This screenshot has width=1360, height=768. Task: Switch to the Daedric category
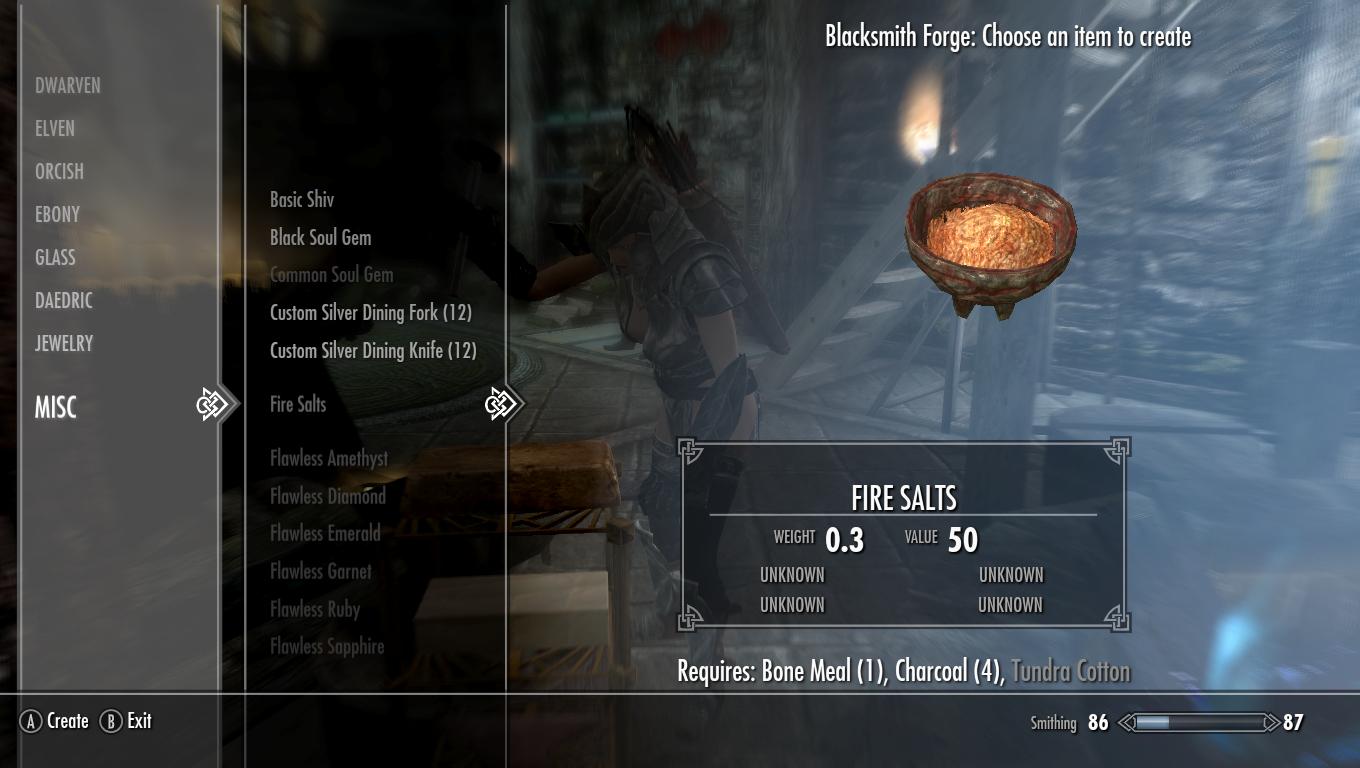(x=64, y=301)
